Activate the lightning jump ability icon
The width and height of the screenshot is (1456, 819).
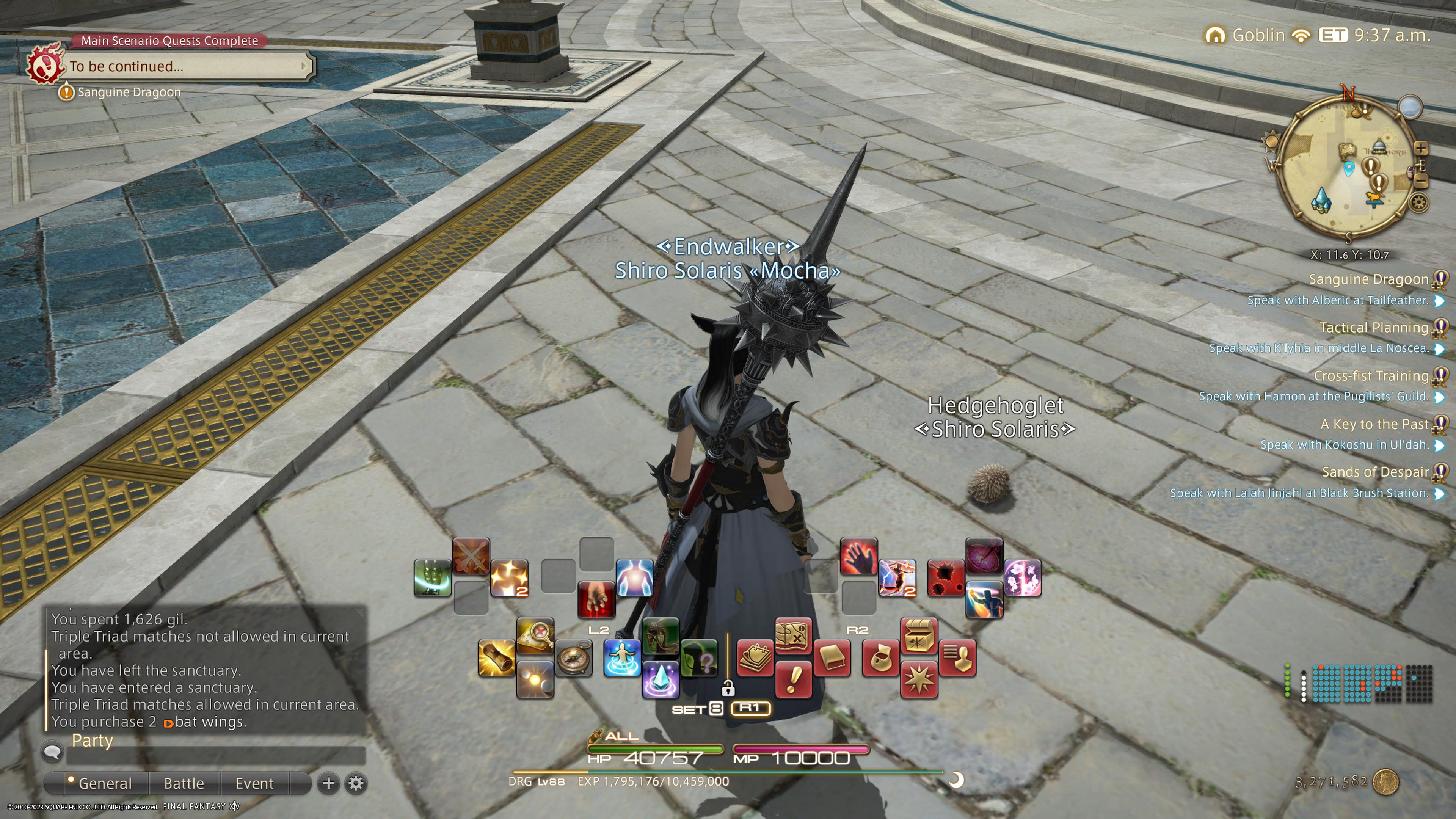pyautogui.click(x=897, y=578)
